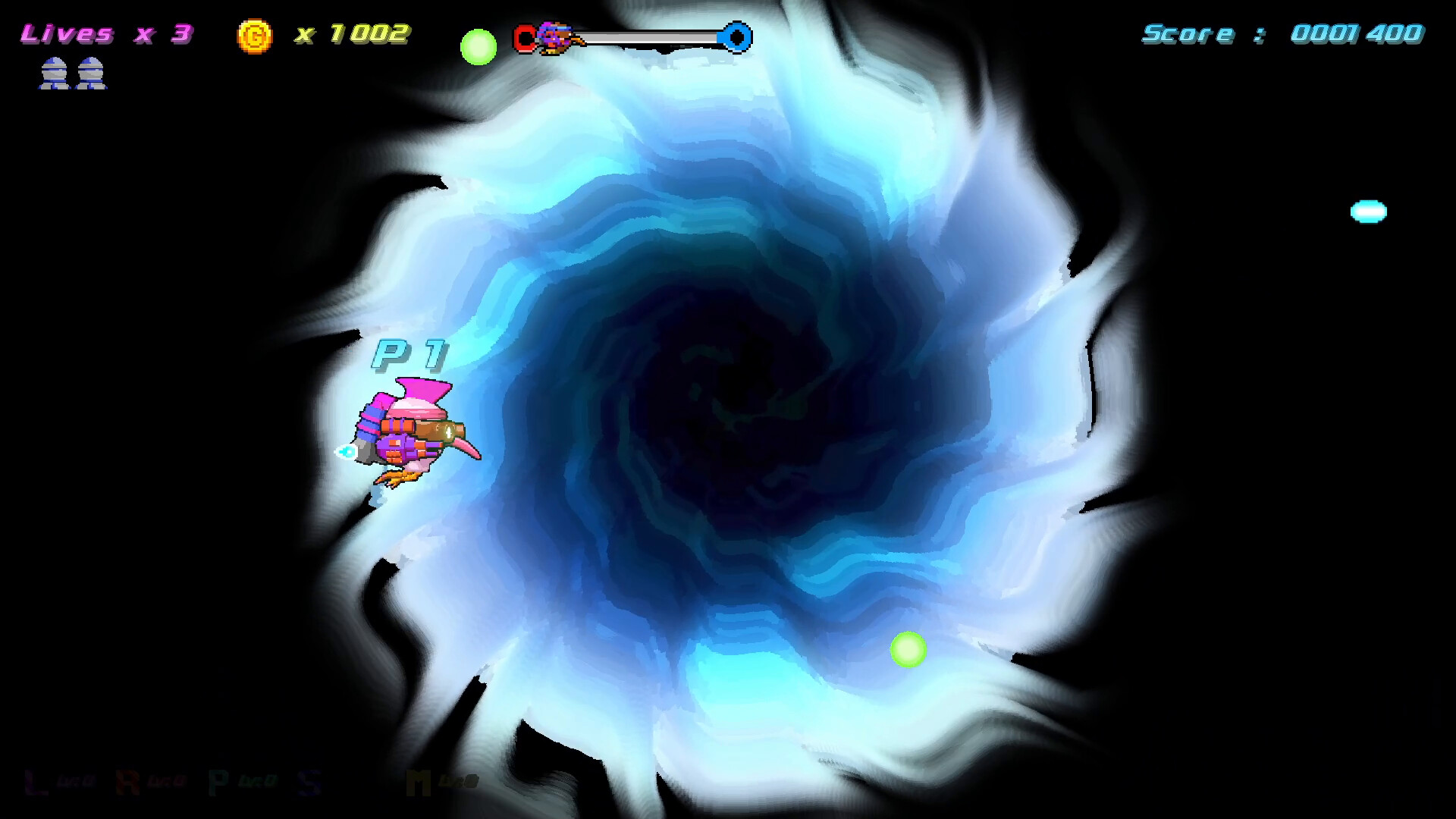
Task: Click the Lives x 3 counter
Action: point(106,33)
